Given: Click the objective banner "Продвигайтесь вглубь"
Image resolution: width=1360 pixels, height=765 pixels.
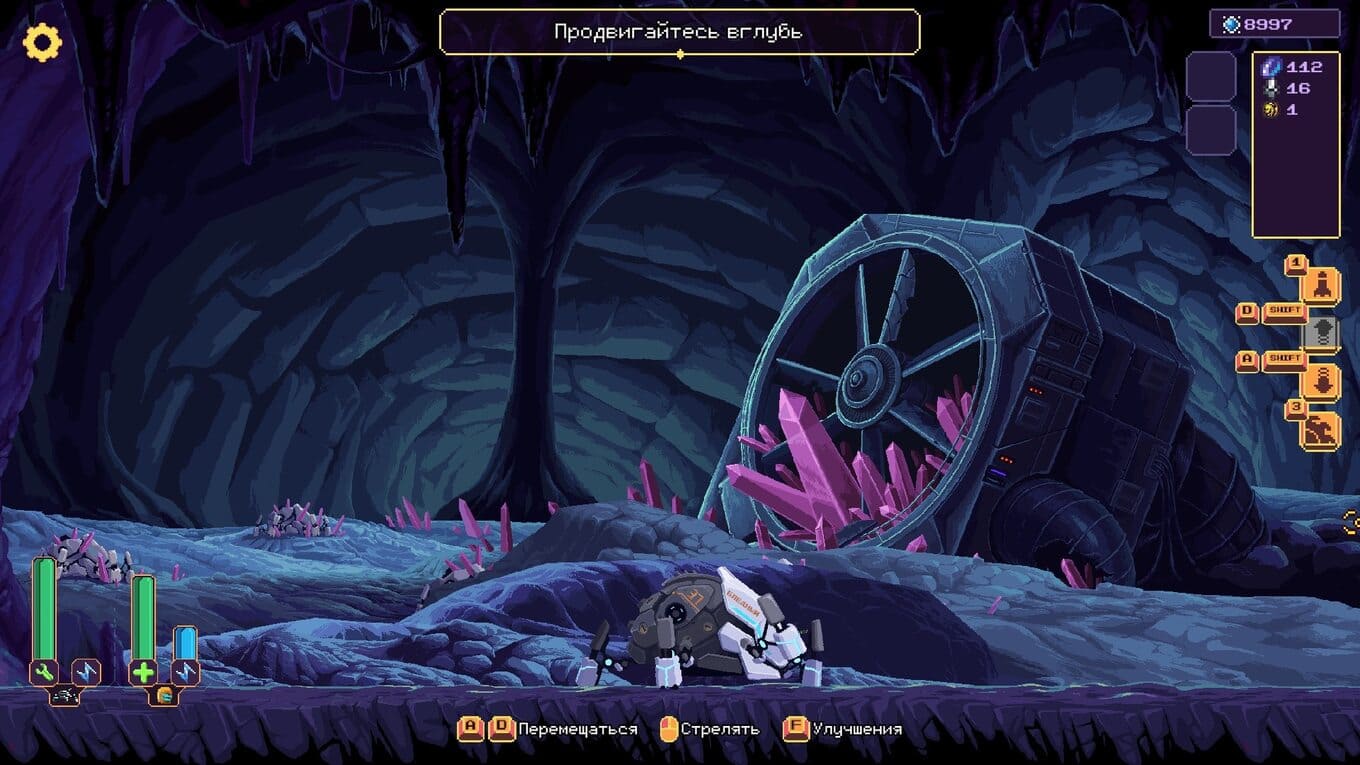Looking at the screenshot, I should tap(679, 32).
